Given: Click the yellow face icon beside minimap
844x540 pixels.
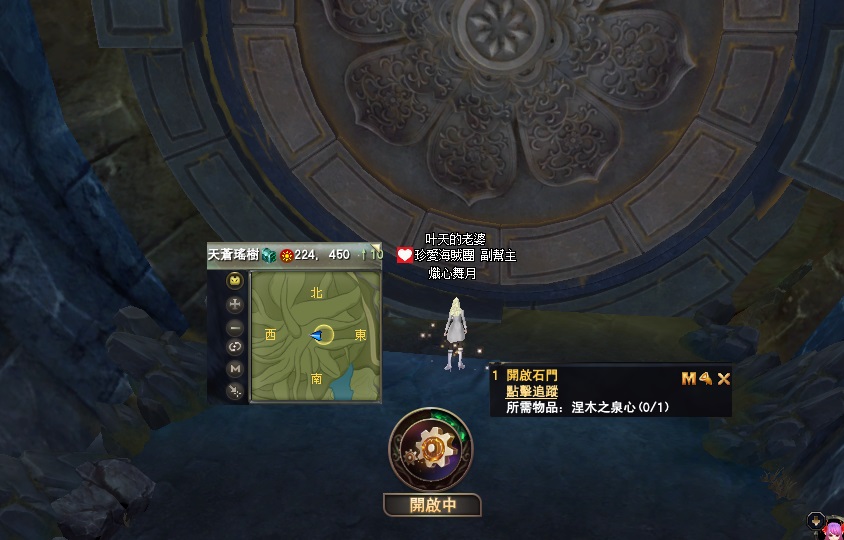Looking at the screenshot, I should tap(235, 280).
